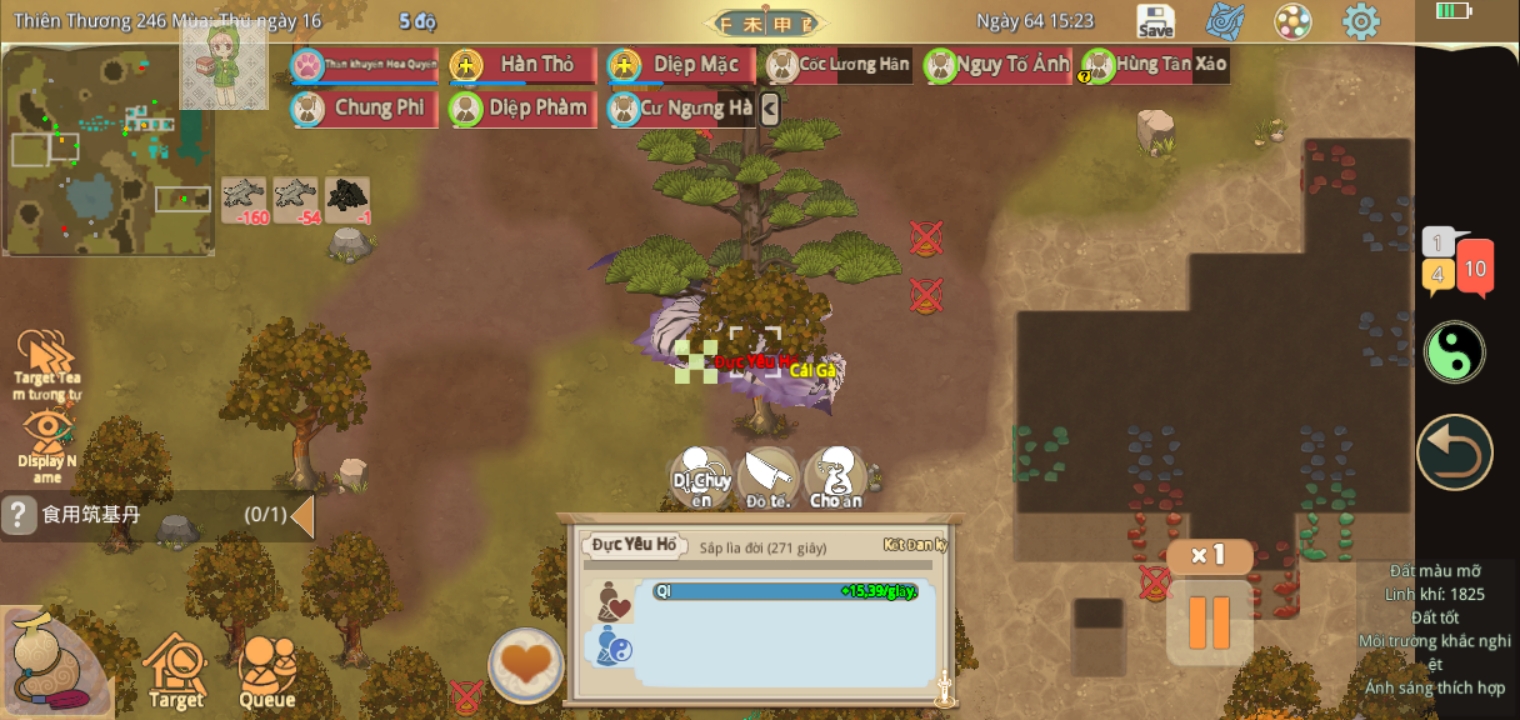Click the x1 speed button
The width and height of the screenshot is (1520, 720).
coord(1209,557)
